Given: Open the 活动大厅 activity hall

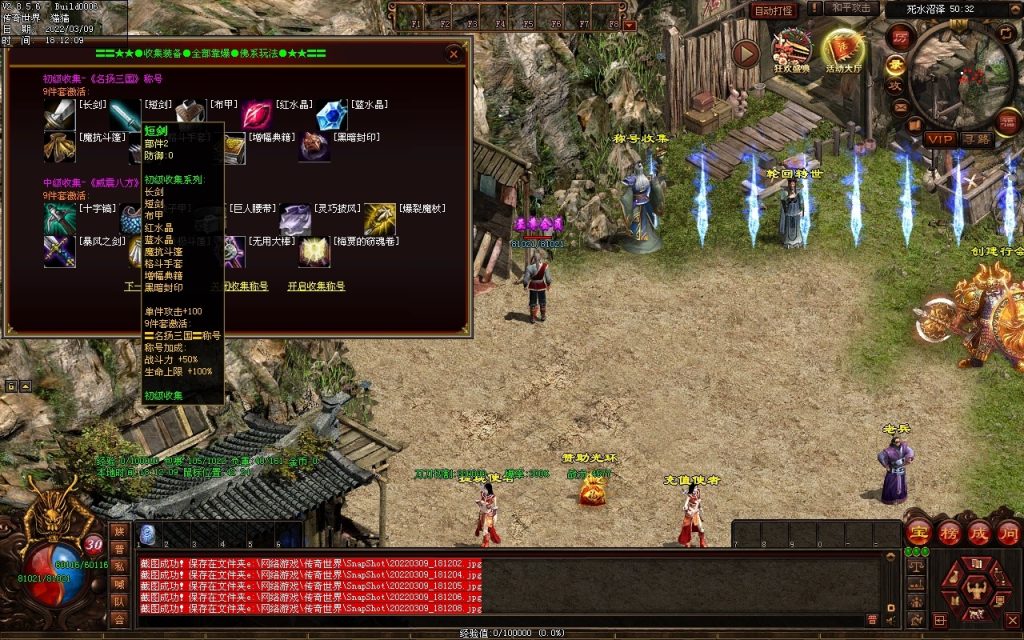Looking at the screenshot, I should (x=843, y=50).
